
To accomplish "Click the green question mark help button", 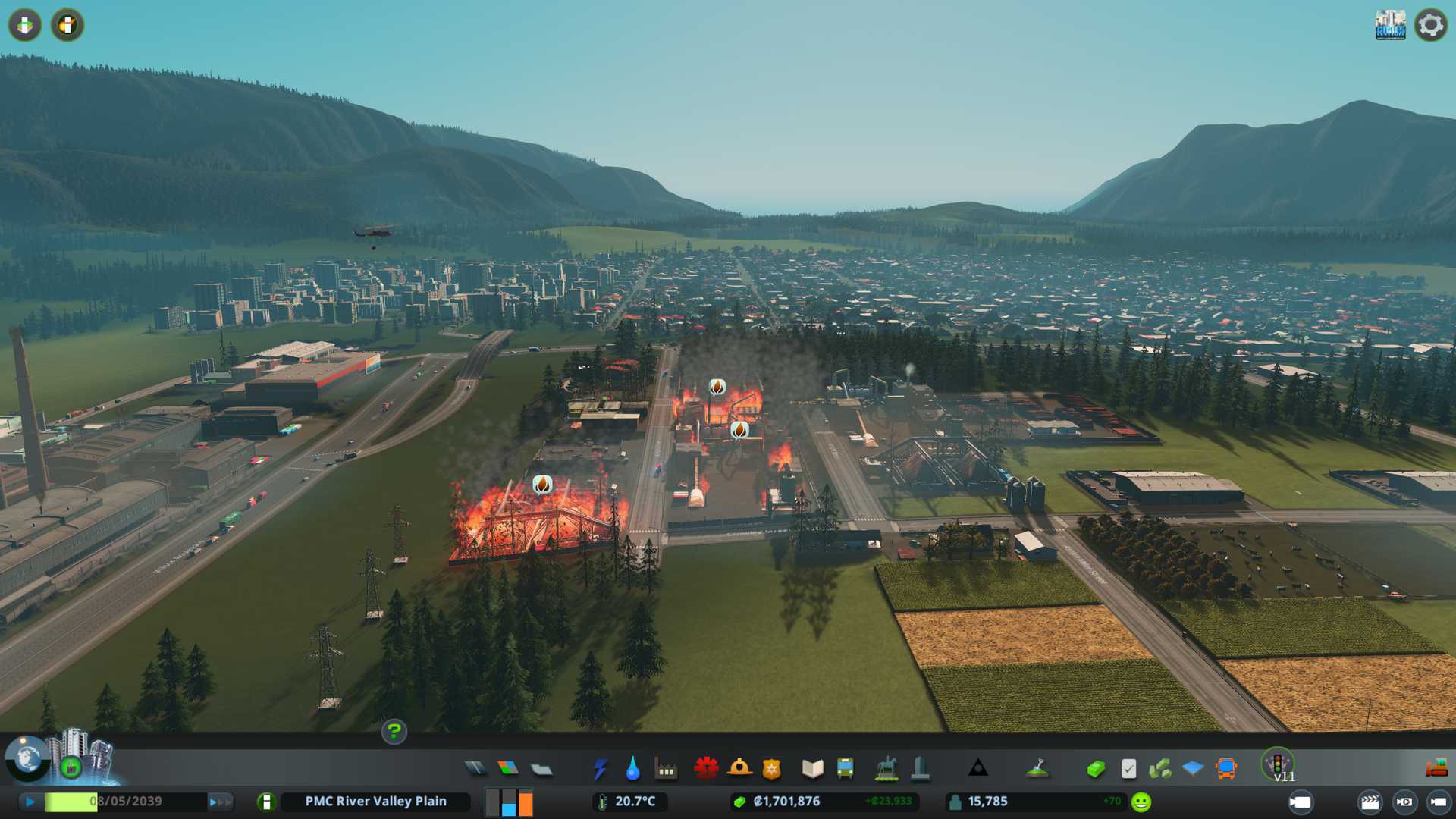I will pyautogui.click(x=394, y=732).
